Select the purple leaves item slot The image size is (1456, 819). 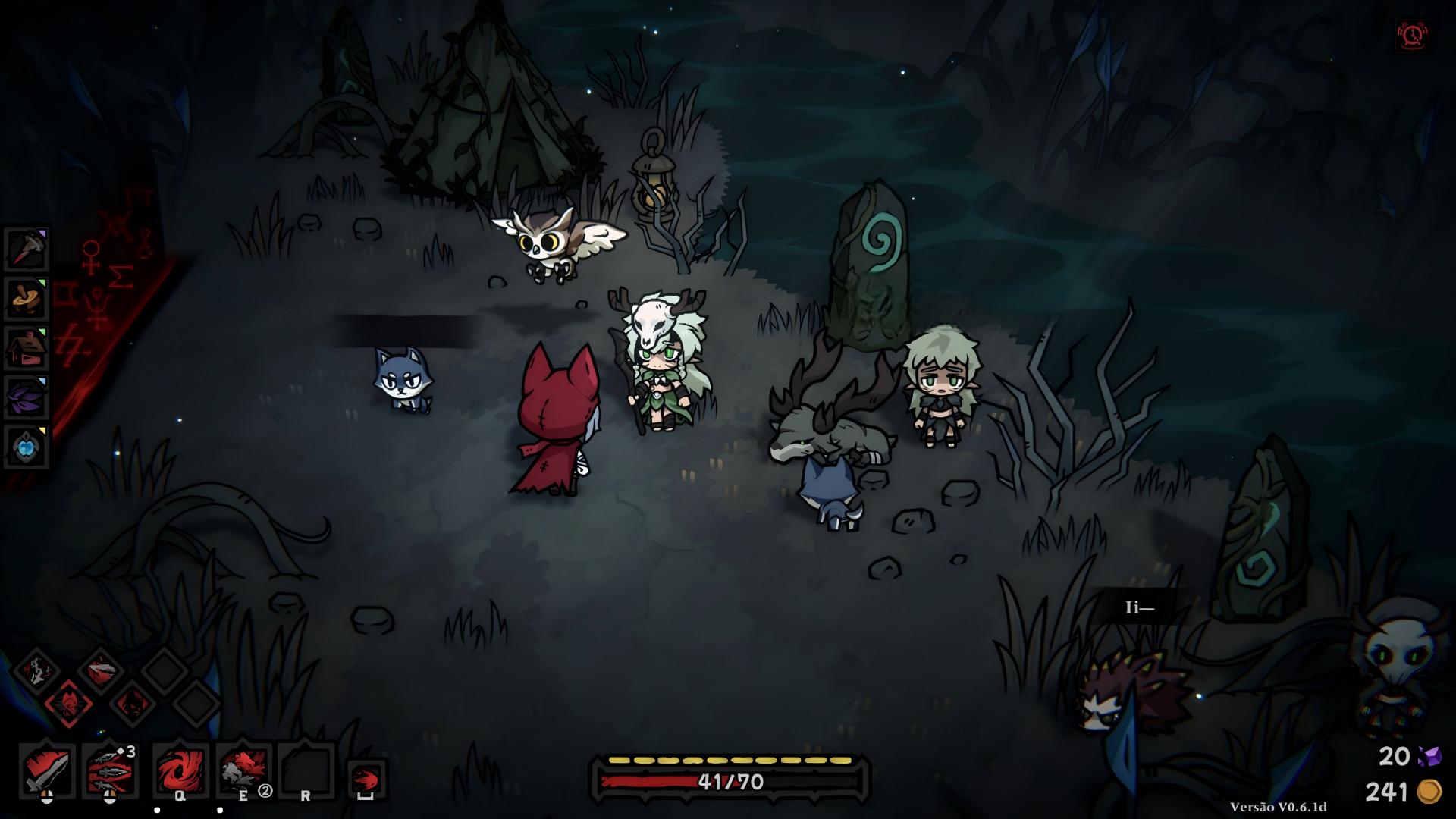pos(27,397)
